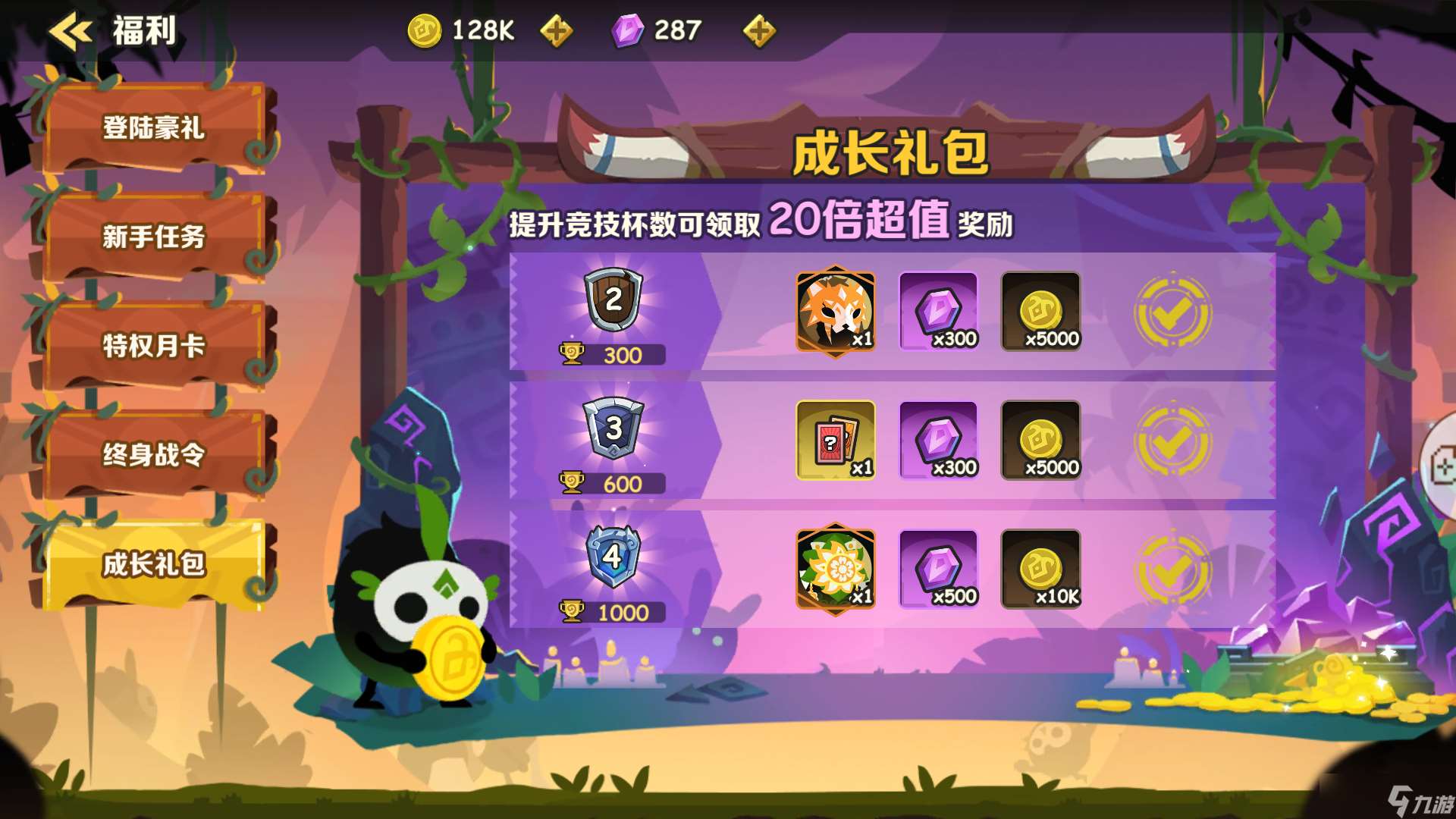Click the purple gem currency icon
Image resolution: width=1456 pixels, height=819 pixels.
[x=627, y=31]
